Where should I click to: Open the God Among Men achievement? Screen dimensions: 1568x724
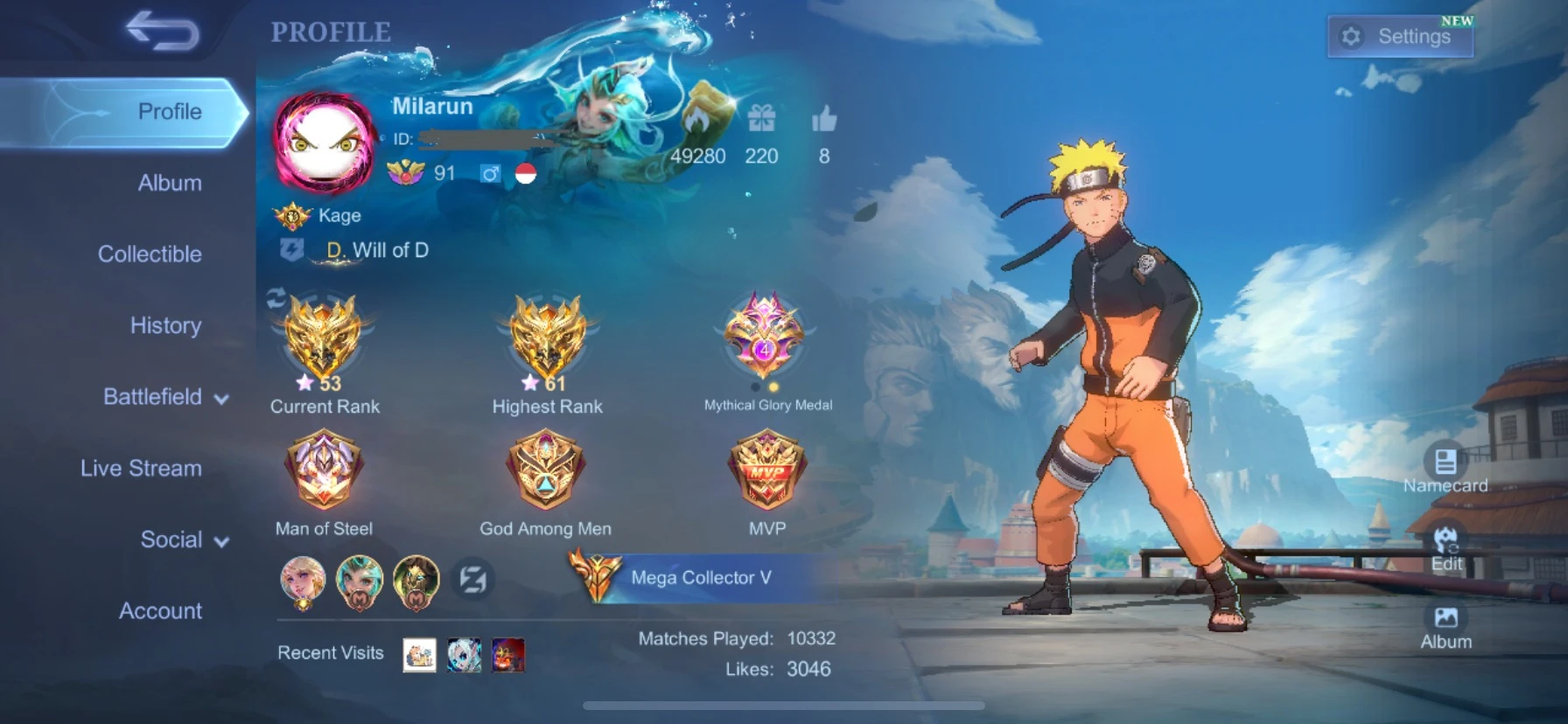(x=545, y=470)
